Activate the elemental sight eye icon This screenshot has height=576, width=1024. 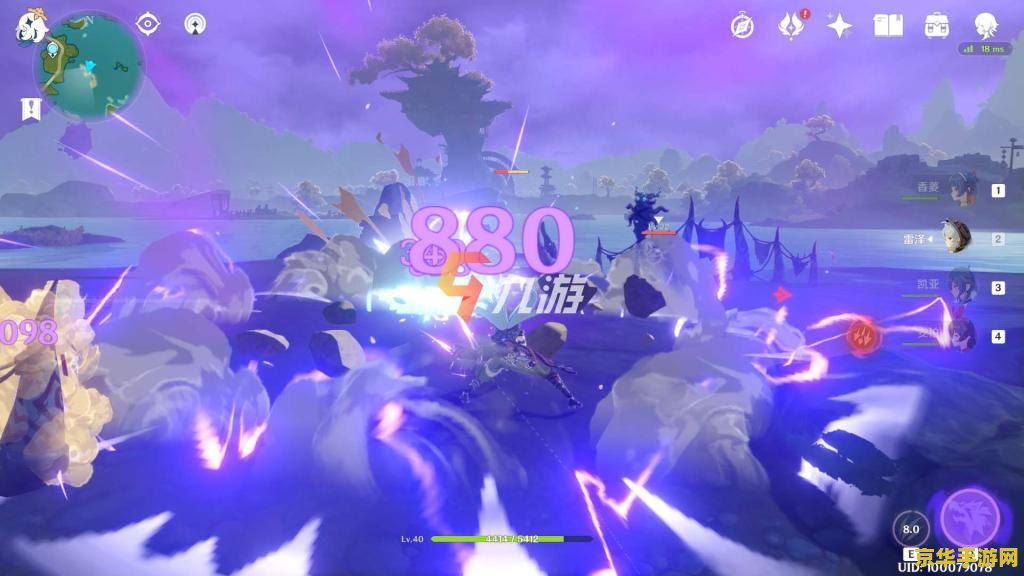(148, 24)
